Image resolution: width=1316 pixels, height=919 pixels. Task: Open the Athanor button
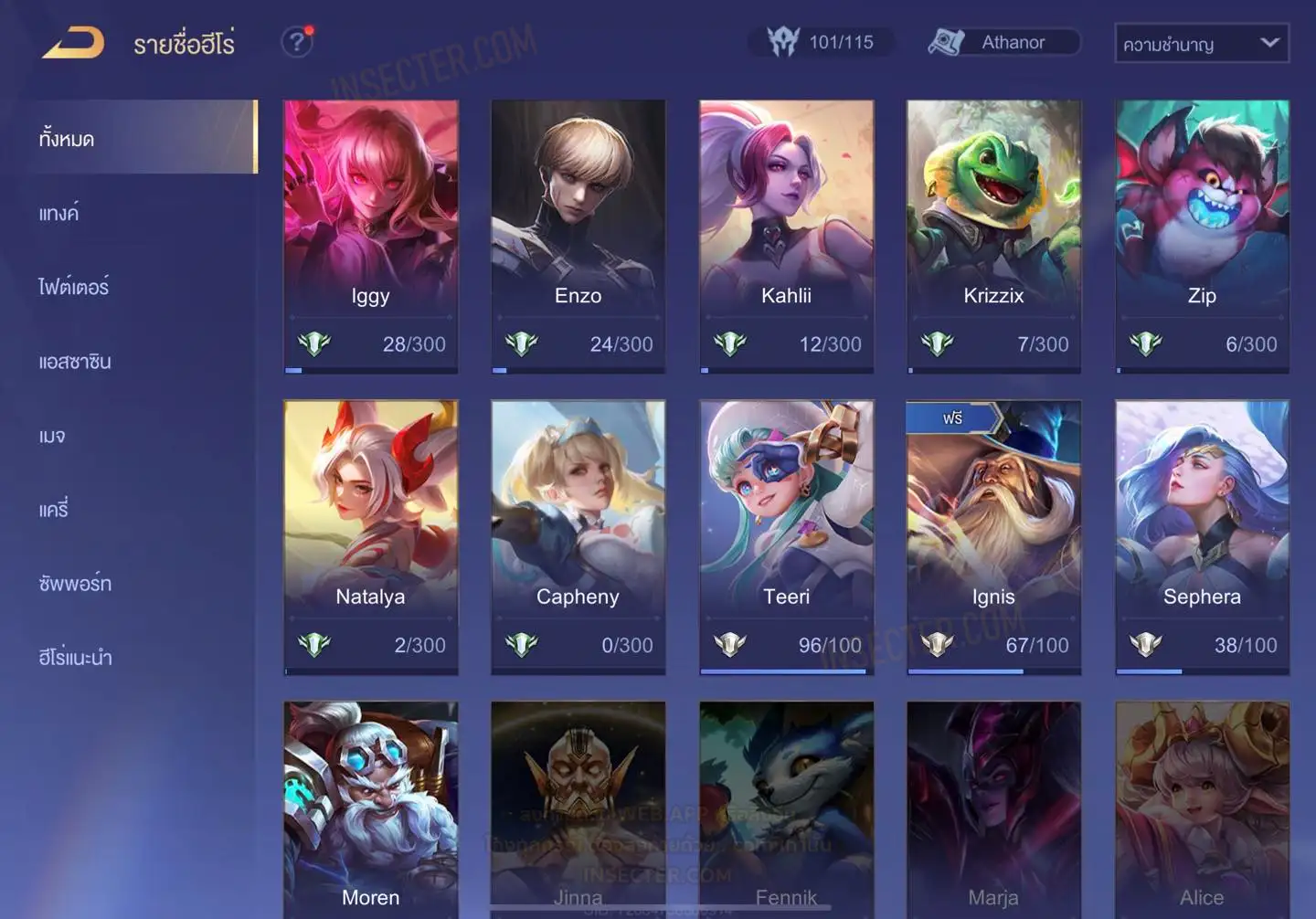[1004, 42]
